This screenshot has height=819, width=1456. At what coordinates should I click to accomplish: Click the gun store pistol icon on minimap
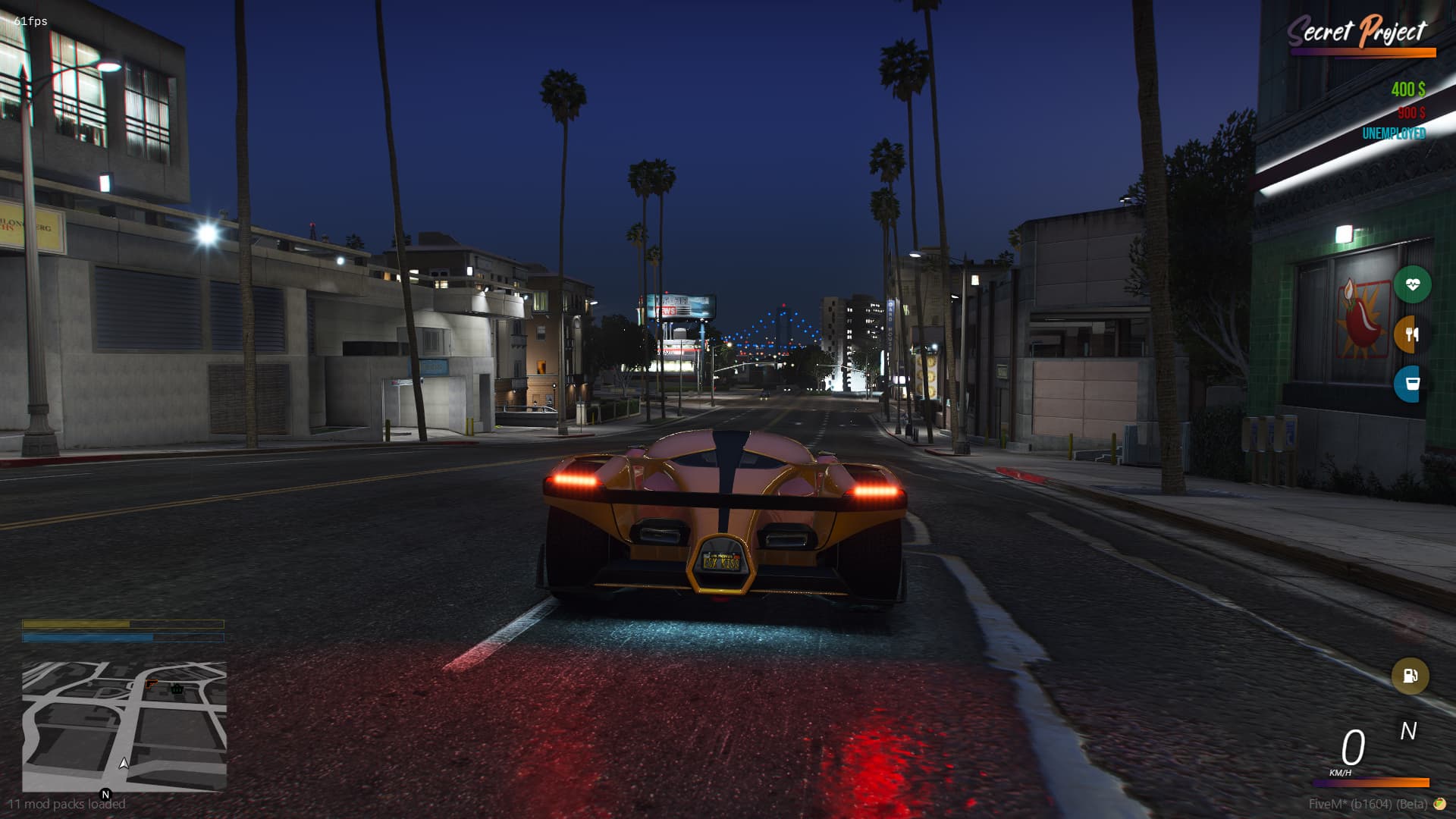pyautogui.click(x=151, y=685)
